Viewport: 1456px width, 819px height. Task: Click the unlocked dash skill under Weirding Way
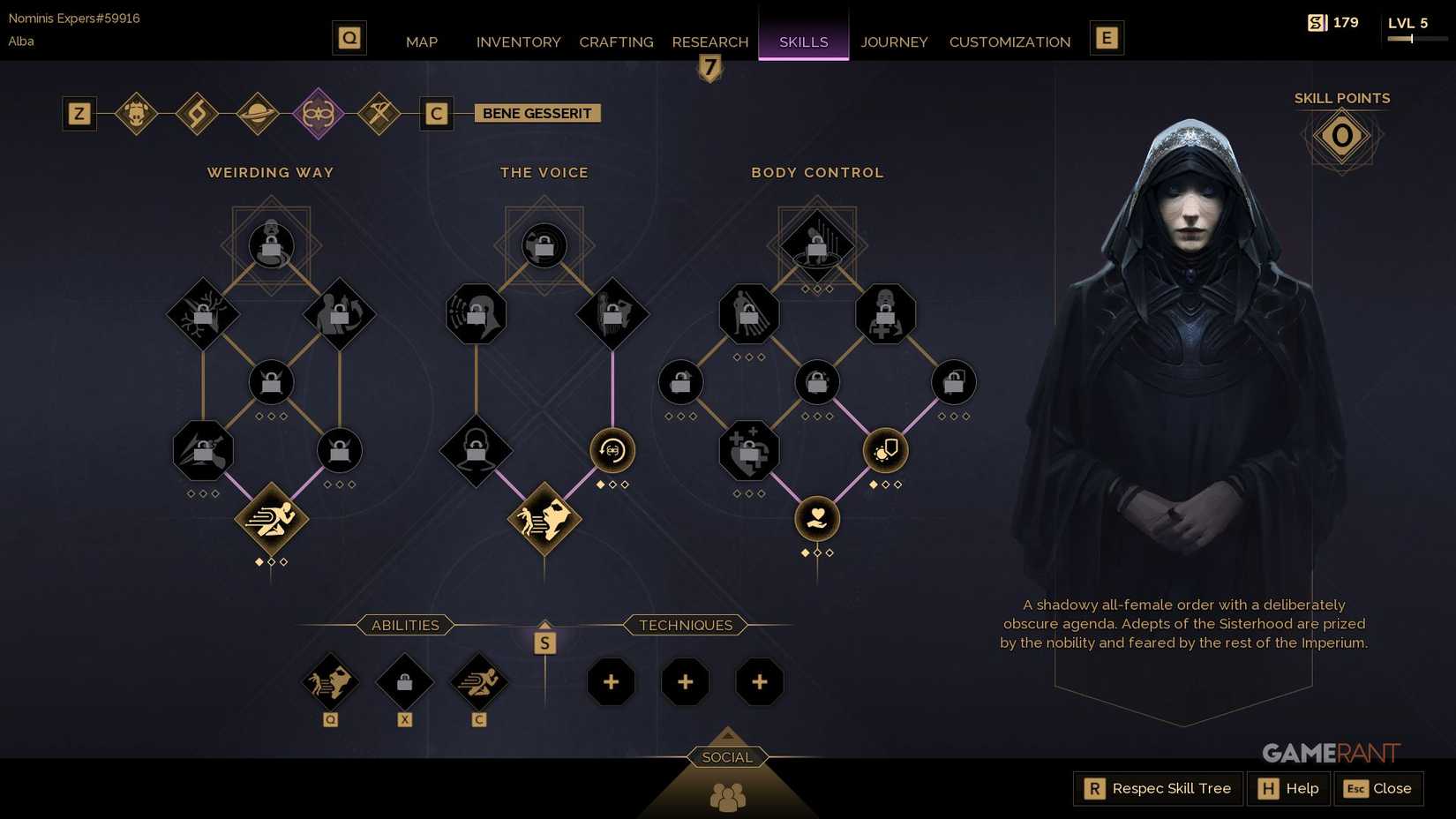click(x=271, y=520)
